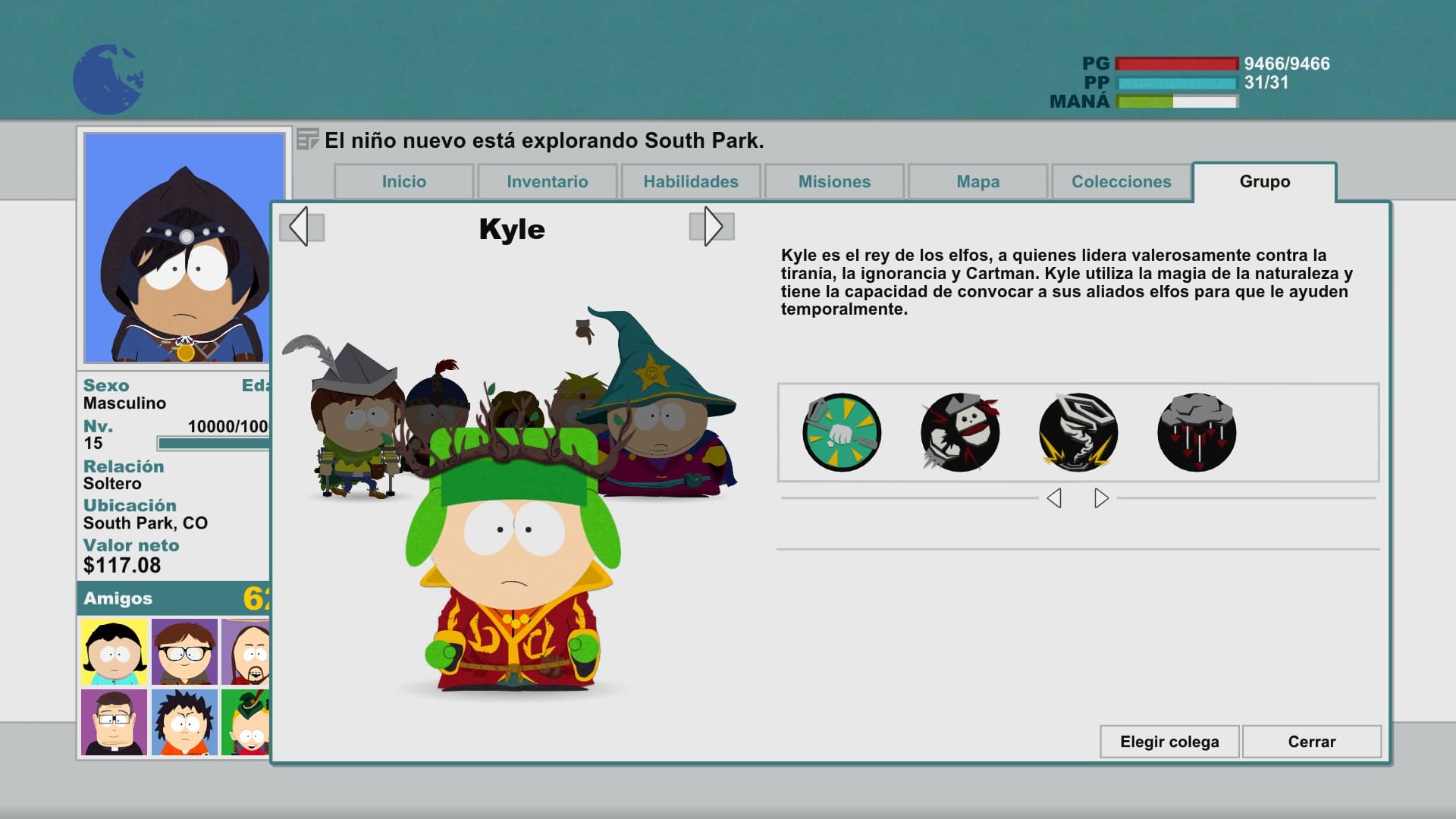Page abilities left with small arrow
This screenshot has height=819, width=1456.
tap(1054, 498)
